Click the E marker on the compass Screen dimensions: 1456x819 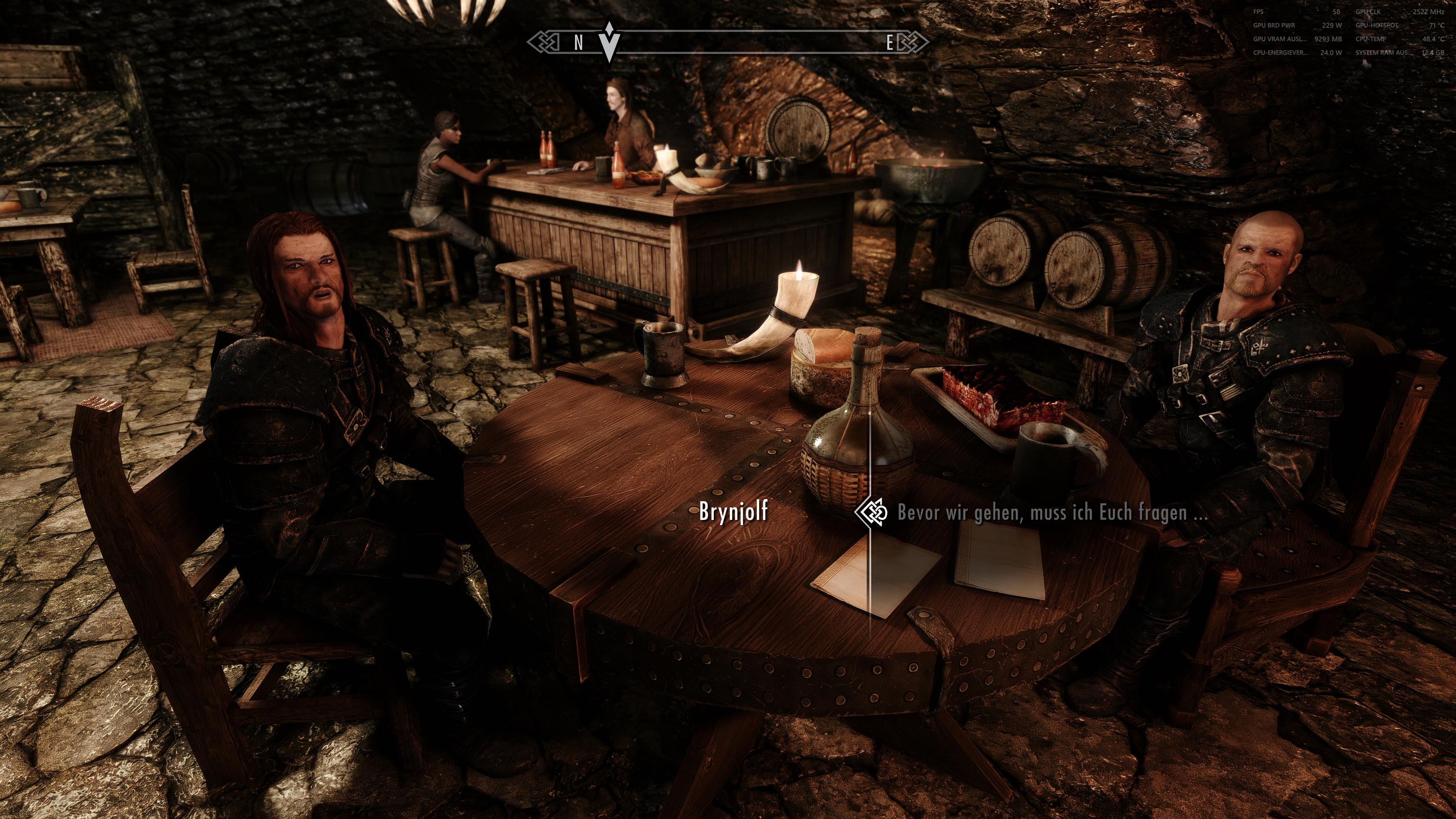(891, 42)
